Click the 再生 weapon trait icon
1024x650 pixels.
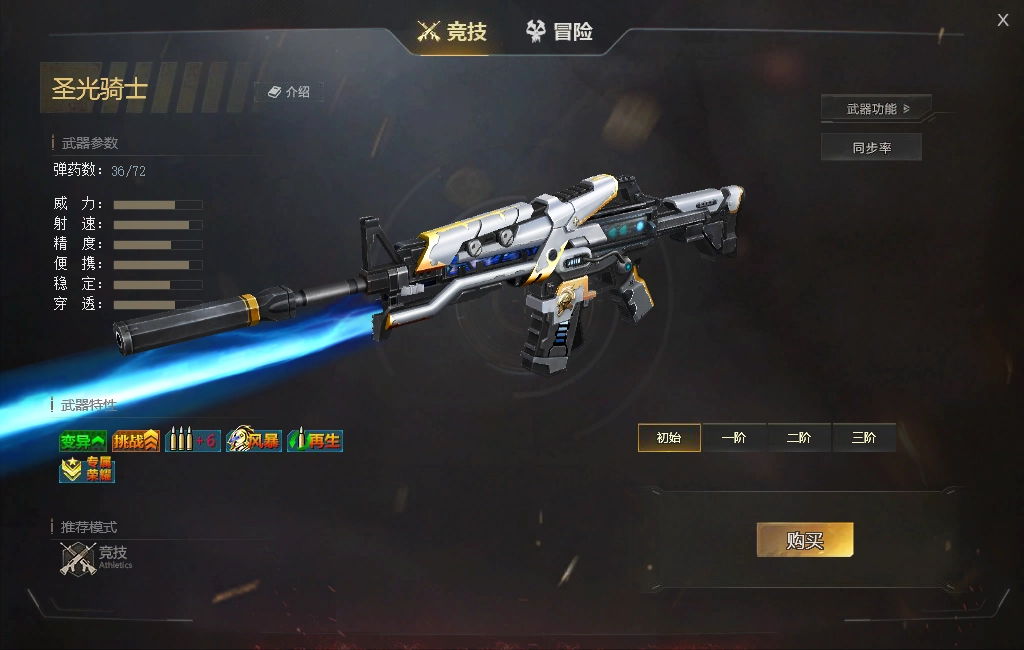point(315,441)
